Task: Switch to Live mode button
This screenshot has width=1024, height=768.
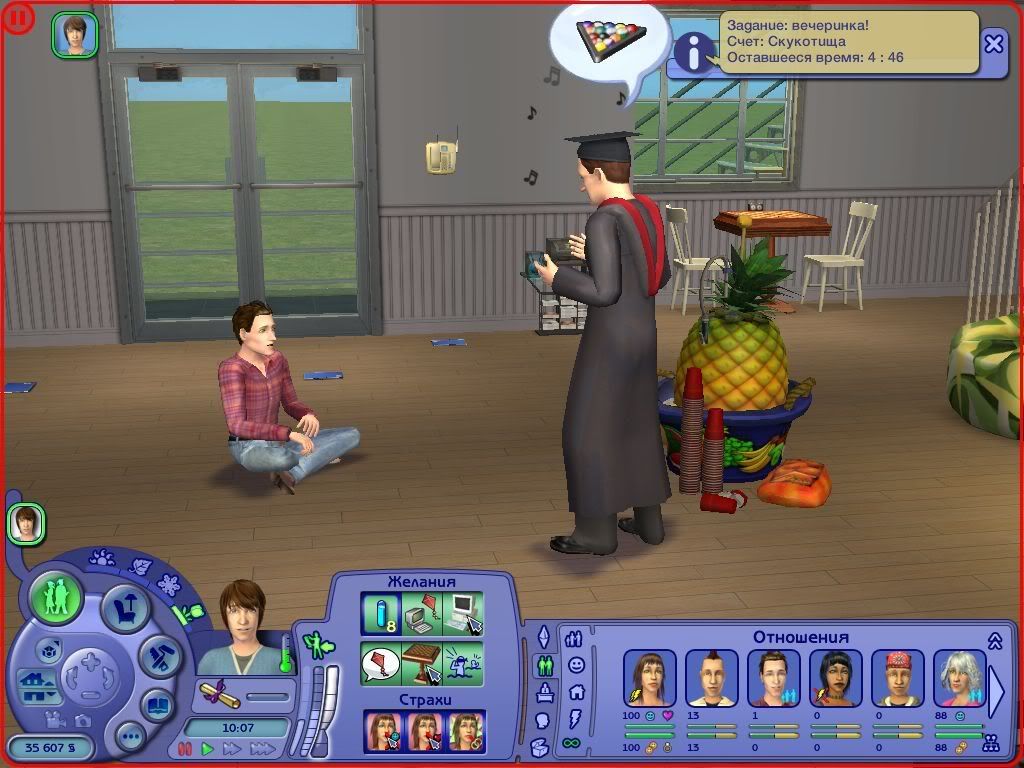Action: [x=55, y=599]
